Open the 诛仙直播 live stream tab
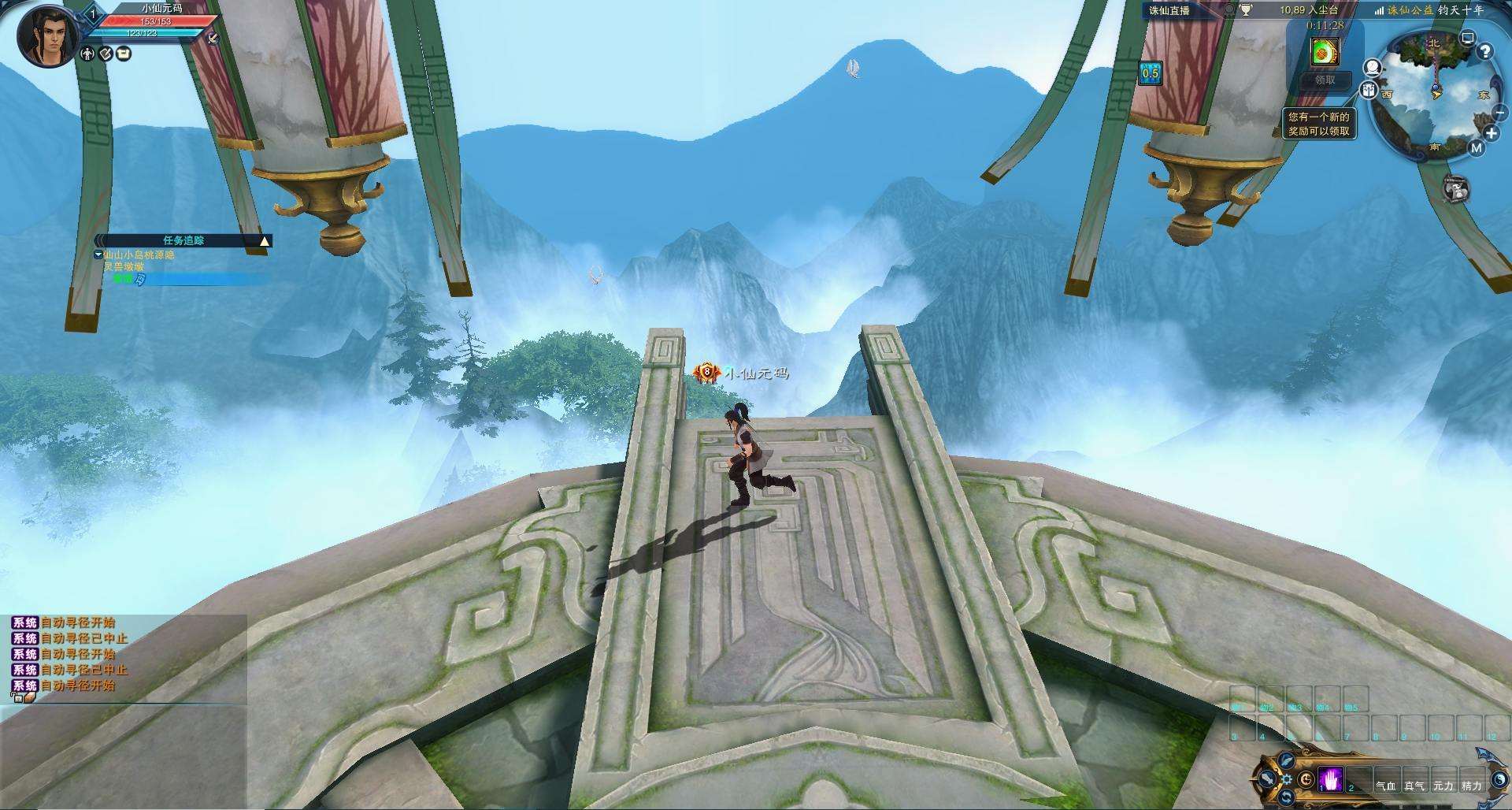The width and height of the screenshot is (1512, 810). point(1169,10)
